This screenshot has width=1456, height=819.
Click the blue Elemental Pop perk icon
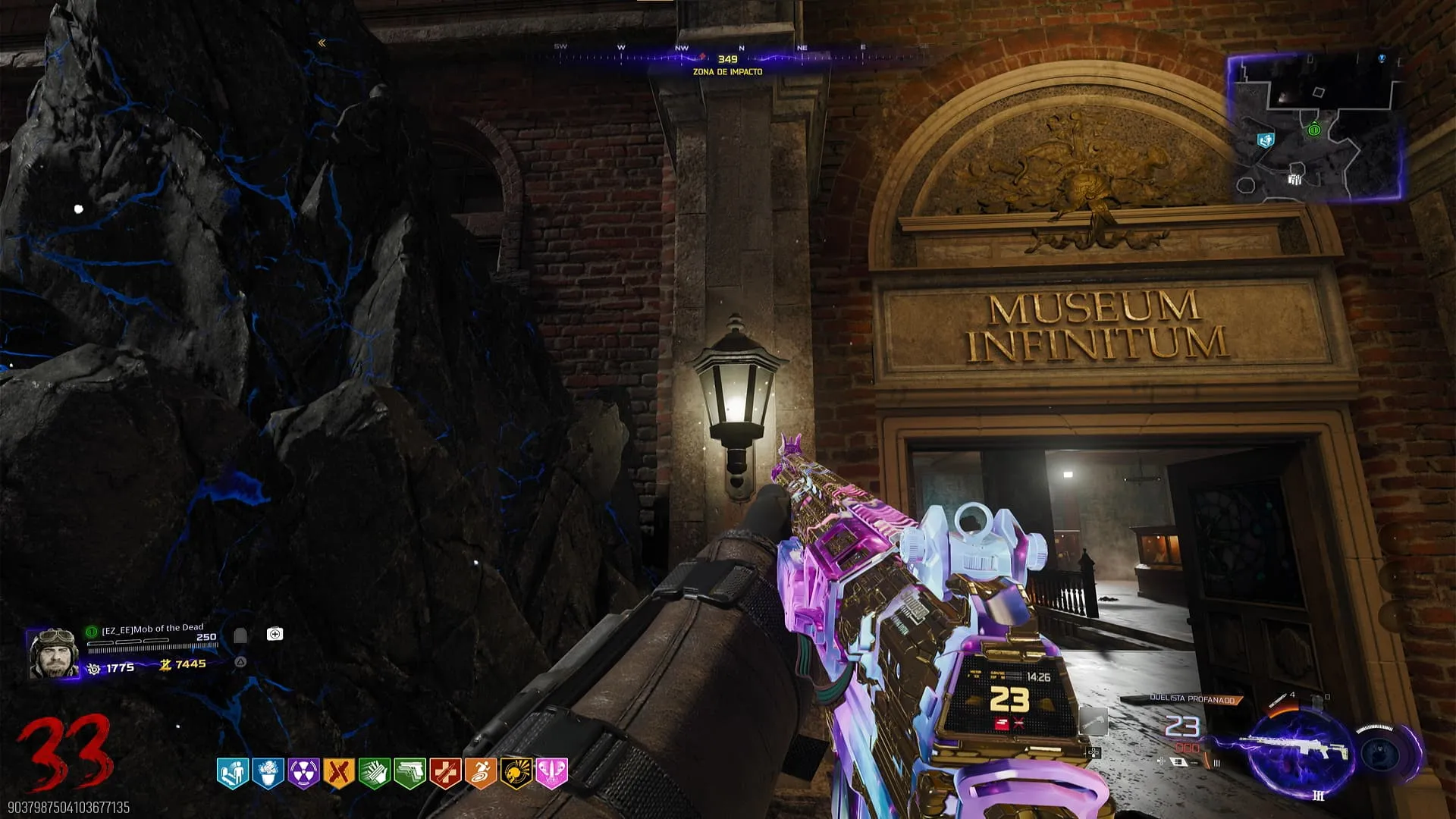coord(268,773)
